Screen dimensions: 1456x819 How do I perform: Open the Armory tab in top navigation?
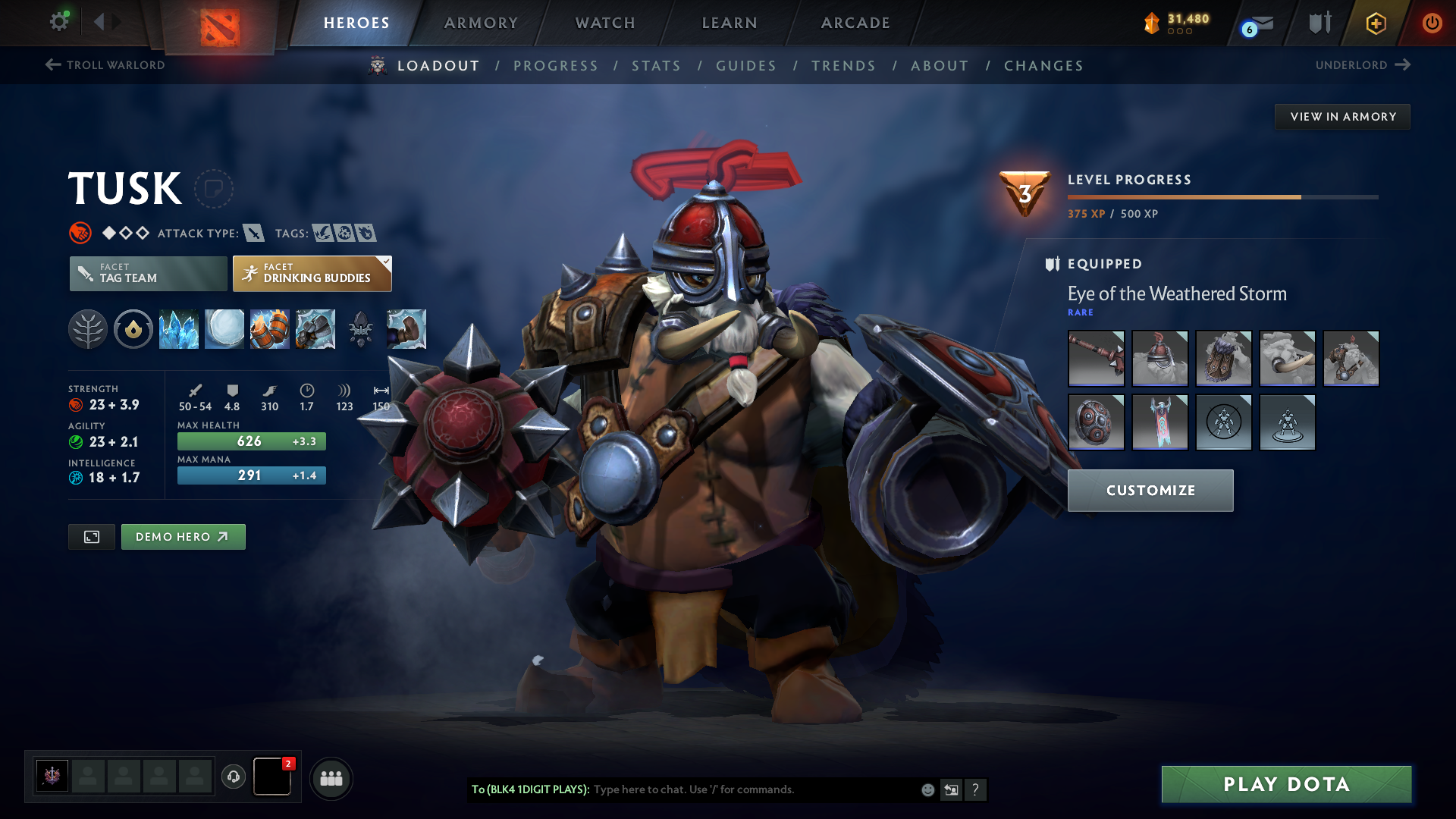pos(481,23)
